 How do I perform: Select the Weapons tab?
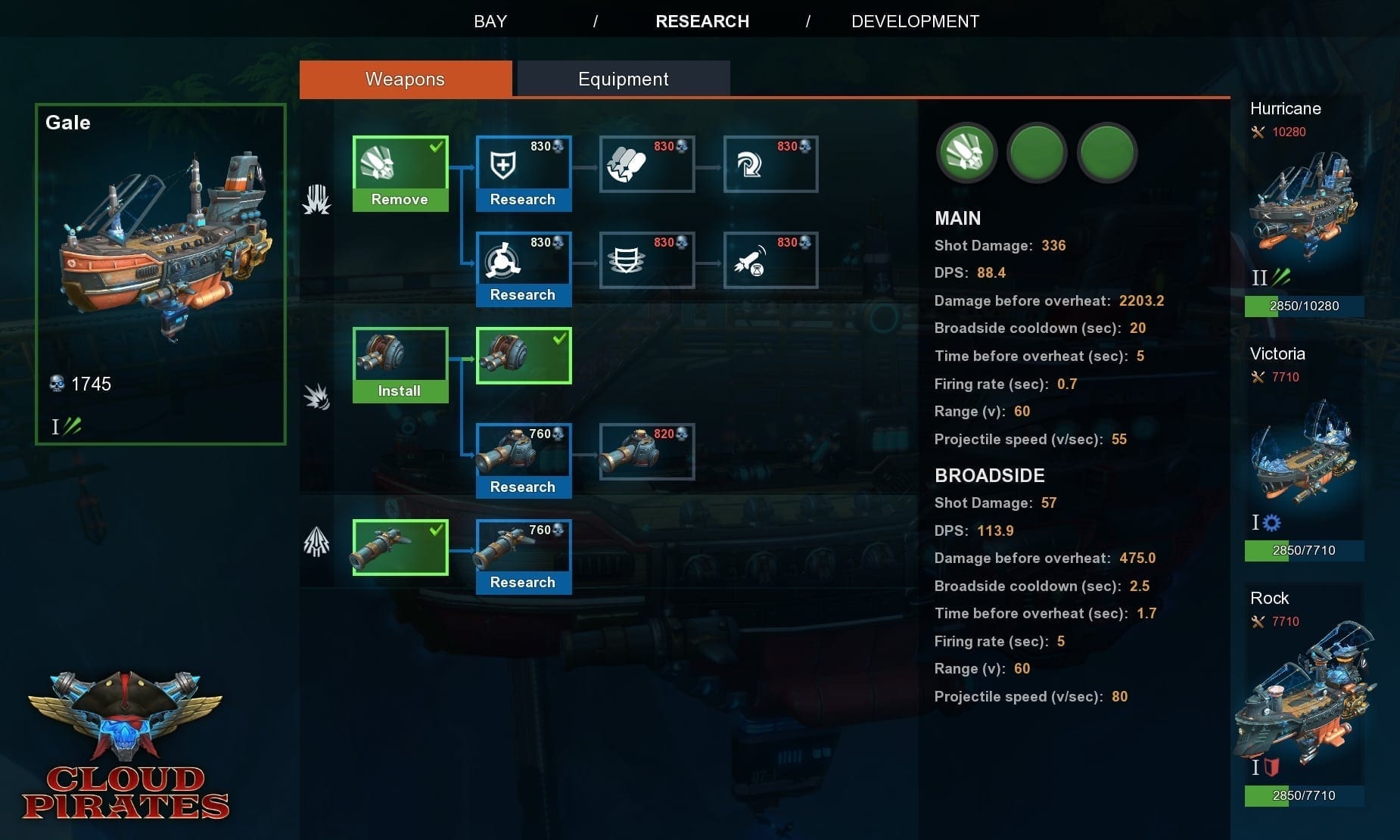pyautogui.click(x=405, y=79)
